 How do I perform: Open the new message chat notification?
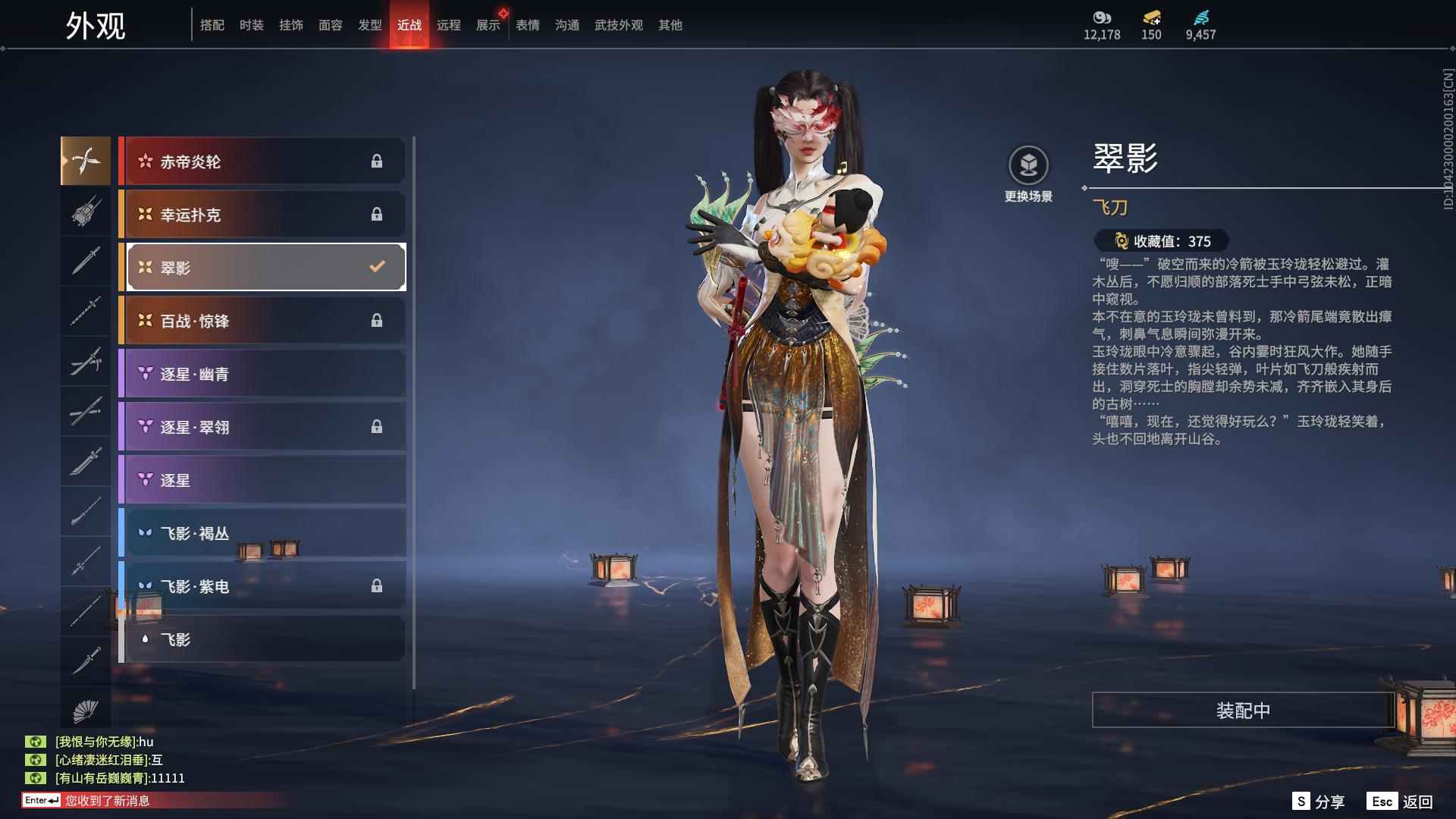[x=106, y=801]
